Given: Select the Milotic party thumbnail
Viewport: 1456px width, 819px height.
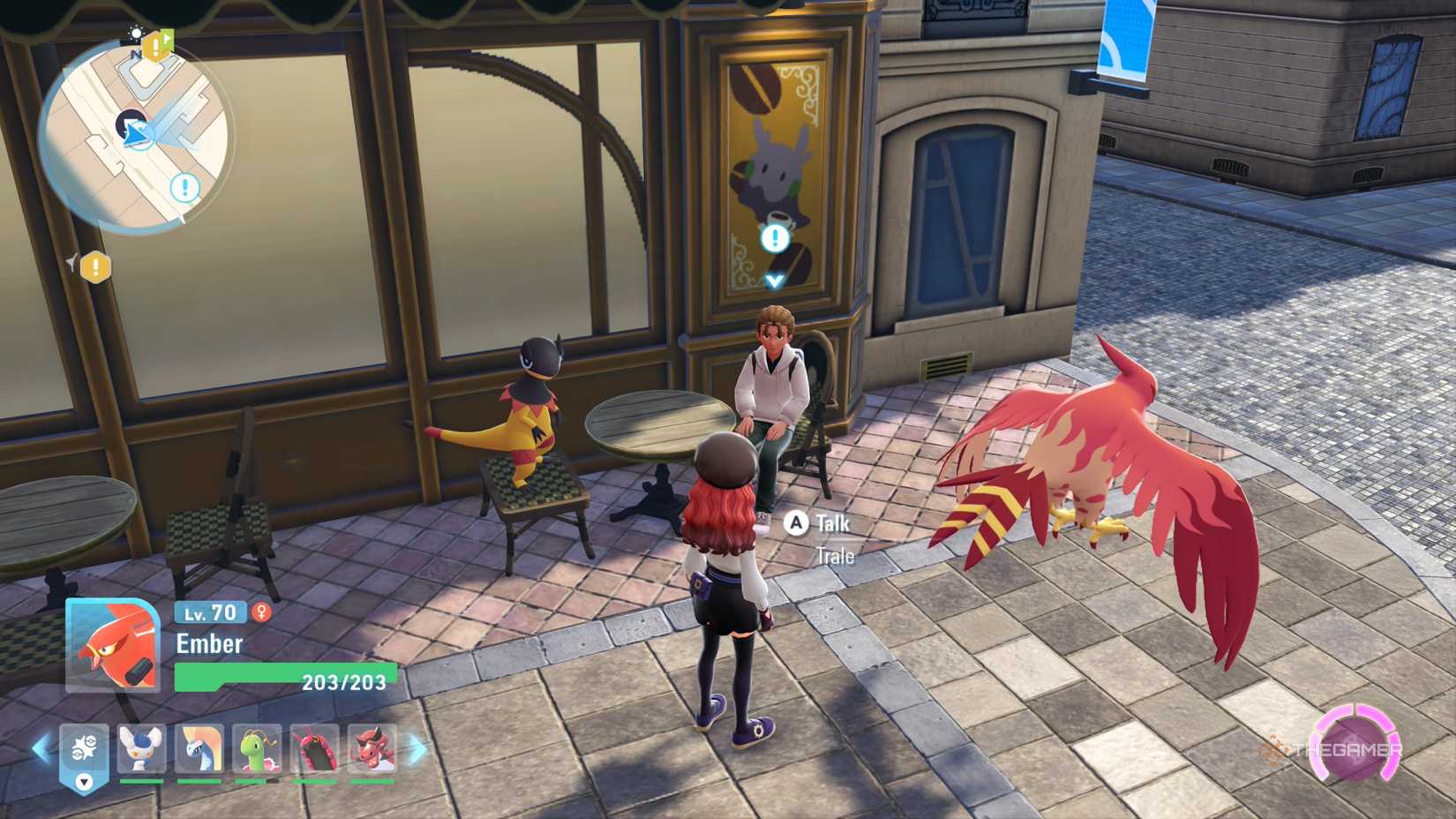Looking at the screenshot, I should [x=199, y=748].
